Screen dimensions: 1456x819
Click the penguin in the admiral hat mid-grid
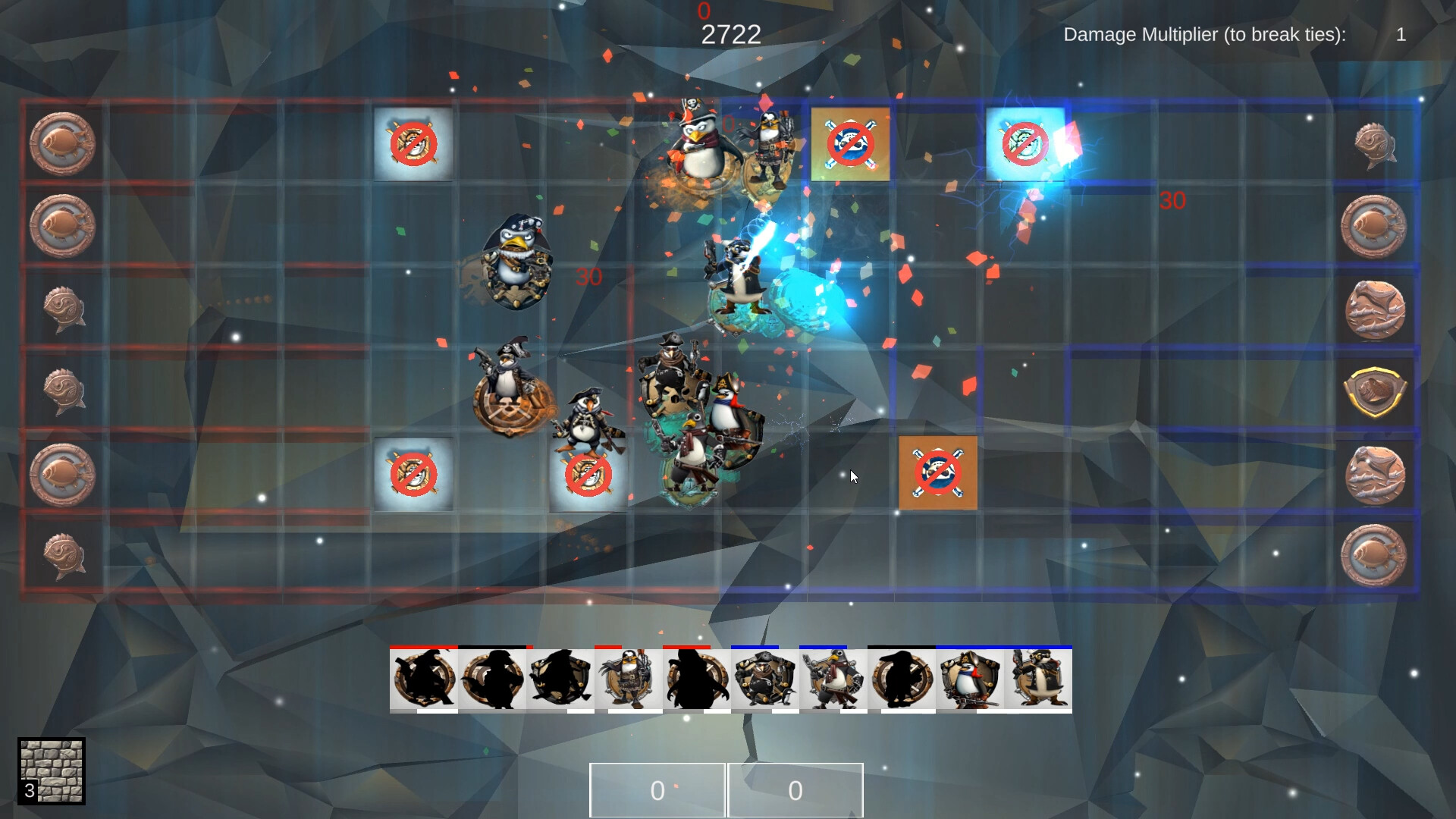[x=514, y=262]
